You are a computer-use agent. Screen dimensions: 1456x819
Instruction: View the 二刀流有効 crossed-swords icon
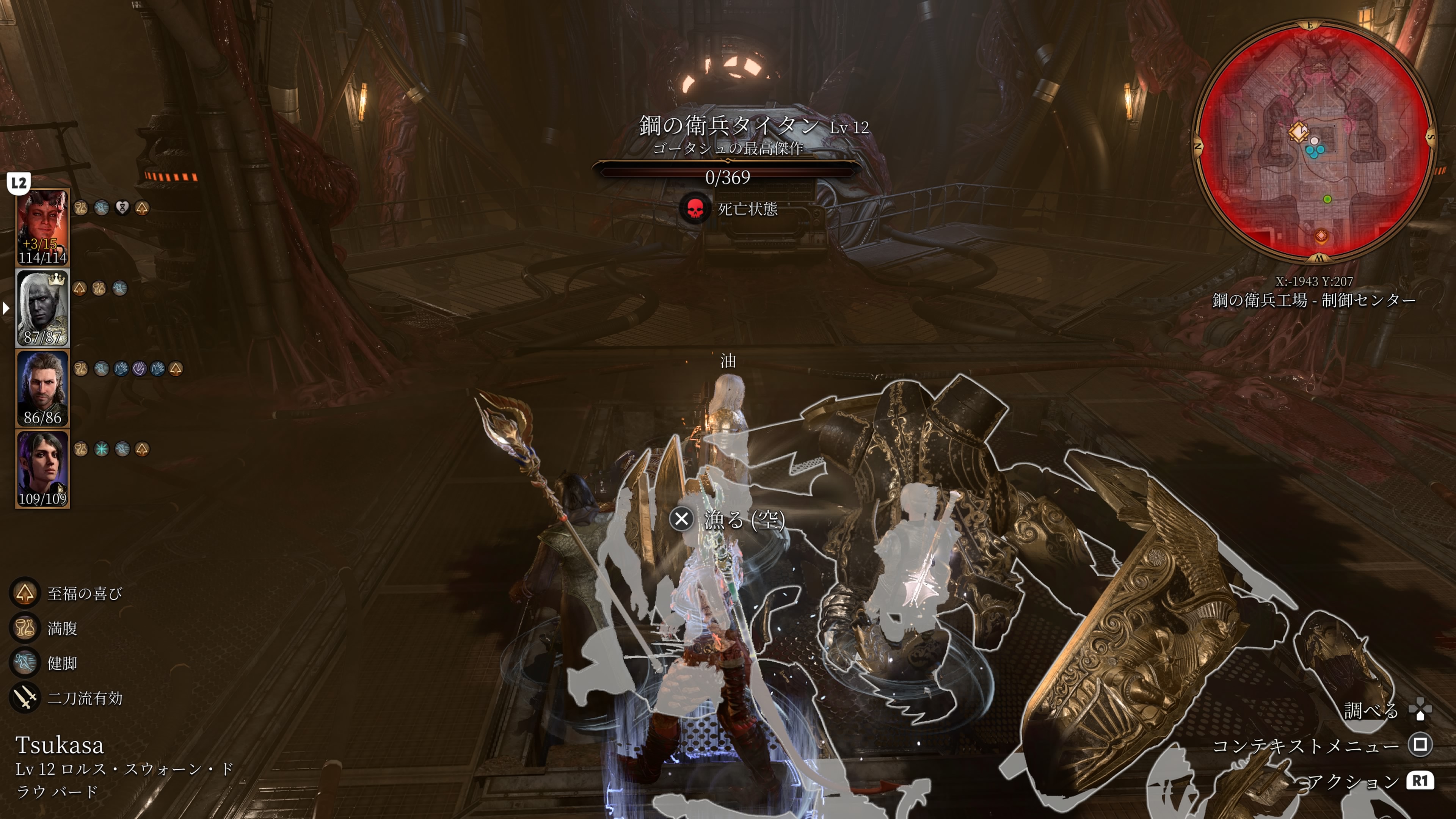pos(25,698)
